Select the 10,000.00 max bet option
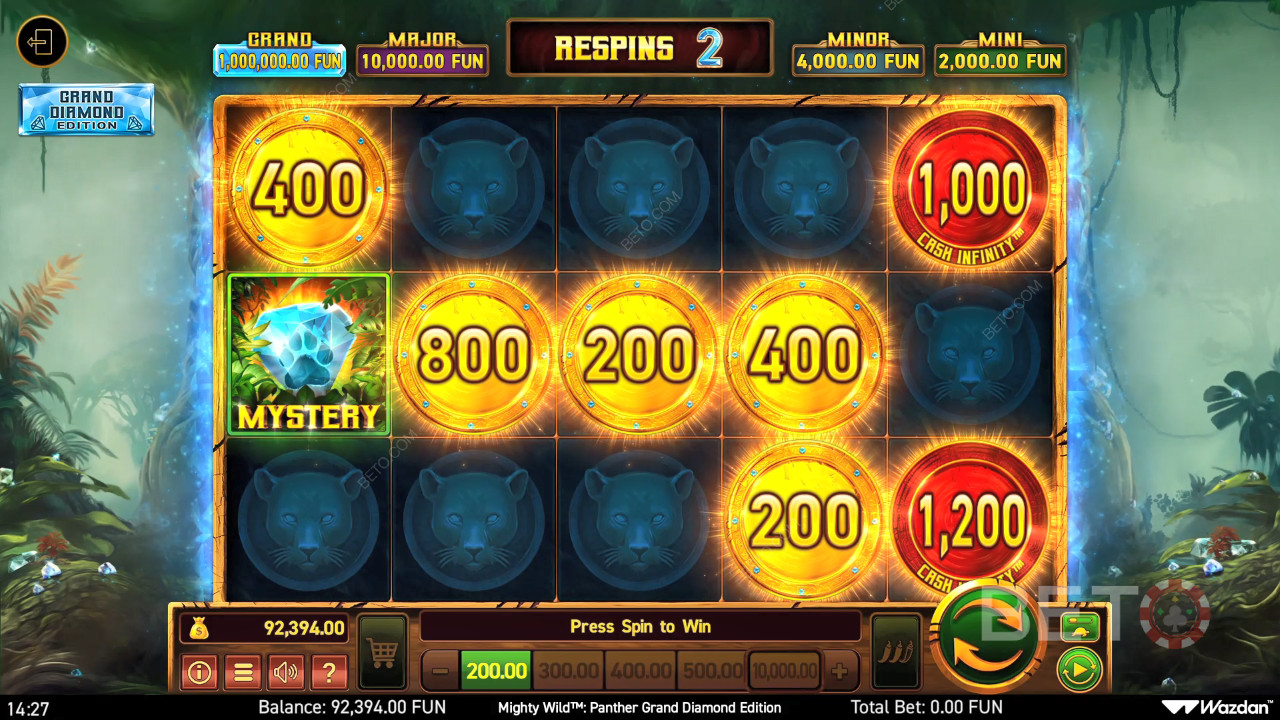 point(785,670)
